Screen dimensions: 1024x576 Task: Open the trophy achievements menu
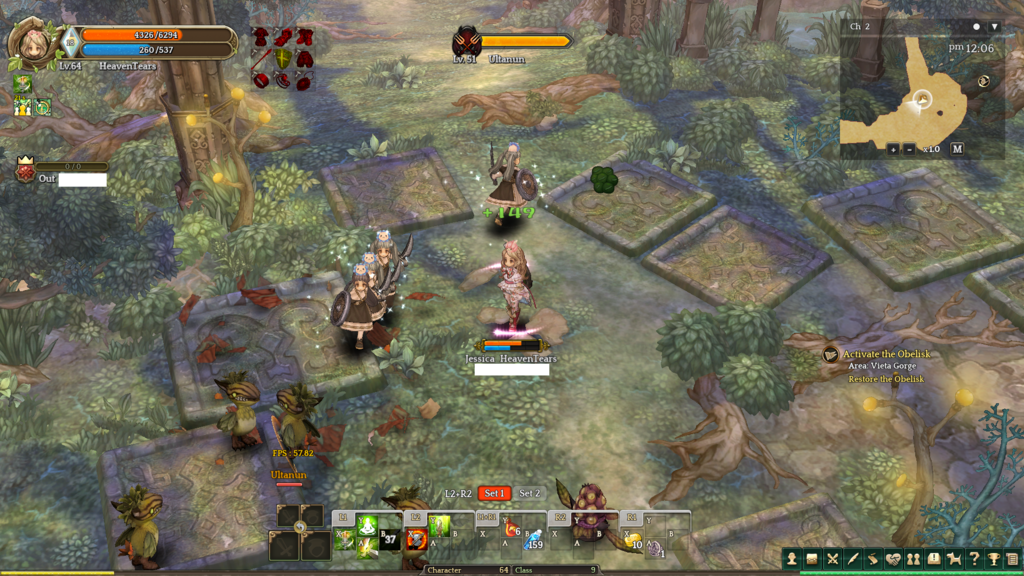[993, 559]
